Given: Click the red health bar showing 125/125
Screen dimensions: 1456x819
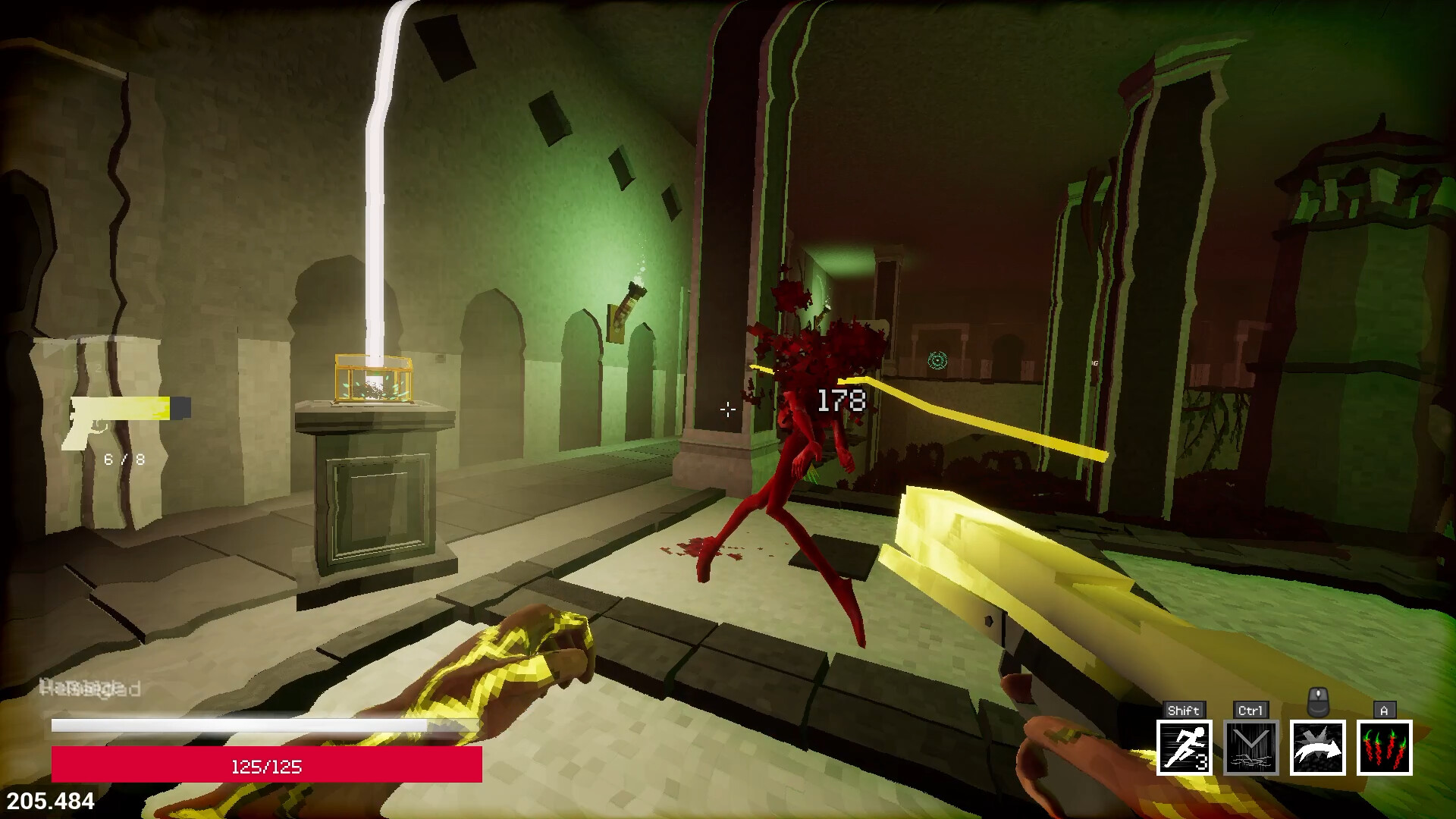Looking at the screenshot, I should [x=264, y=767].
